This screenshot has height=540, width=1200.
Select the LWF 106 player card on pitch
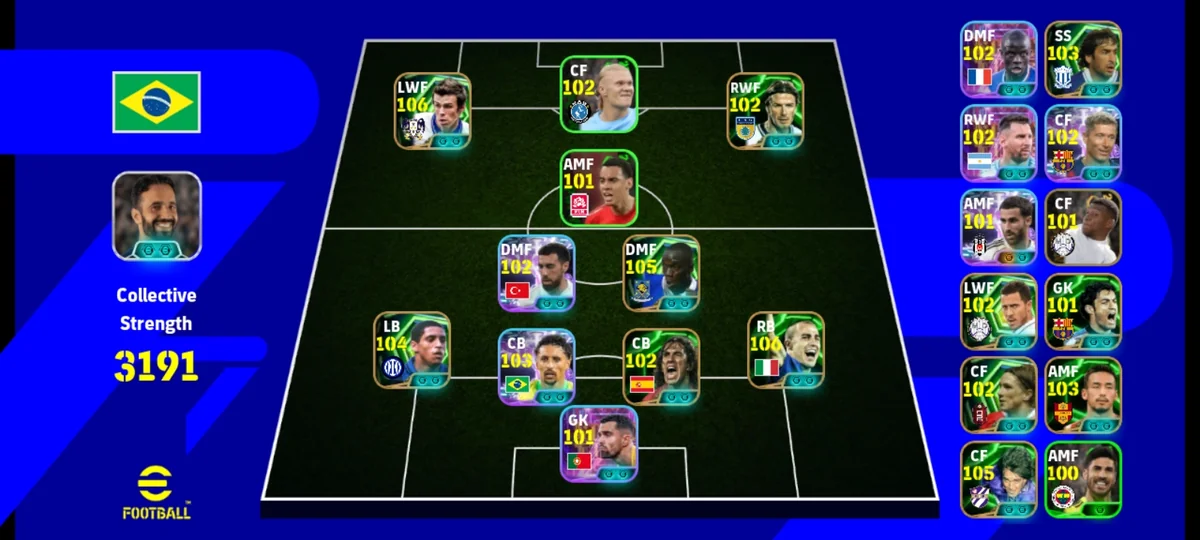(x=432, y=111)
